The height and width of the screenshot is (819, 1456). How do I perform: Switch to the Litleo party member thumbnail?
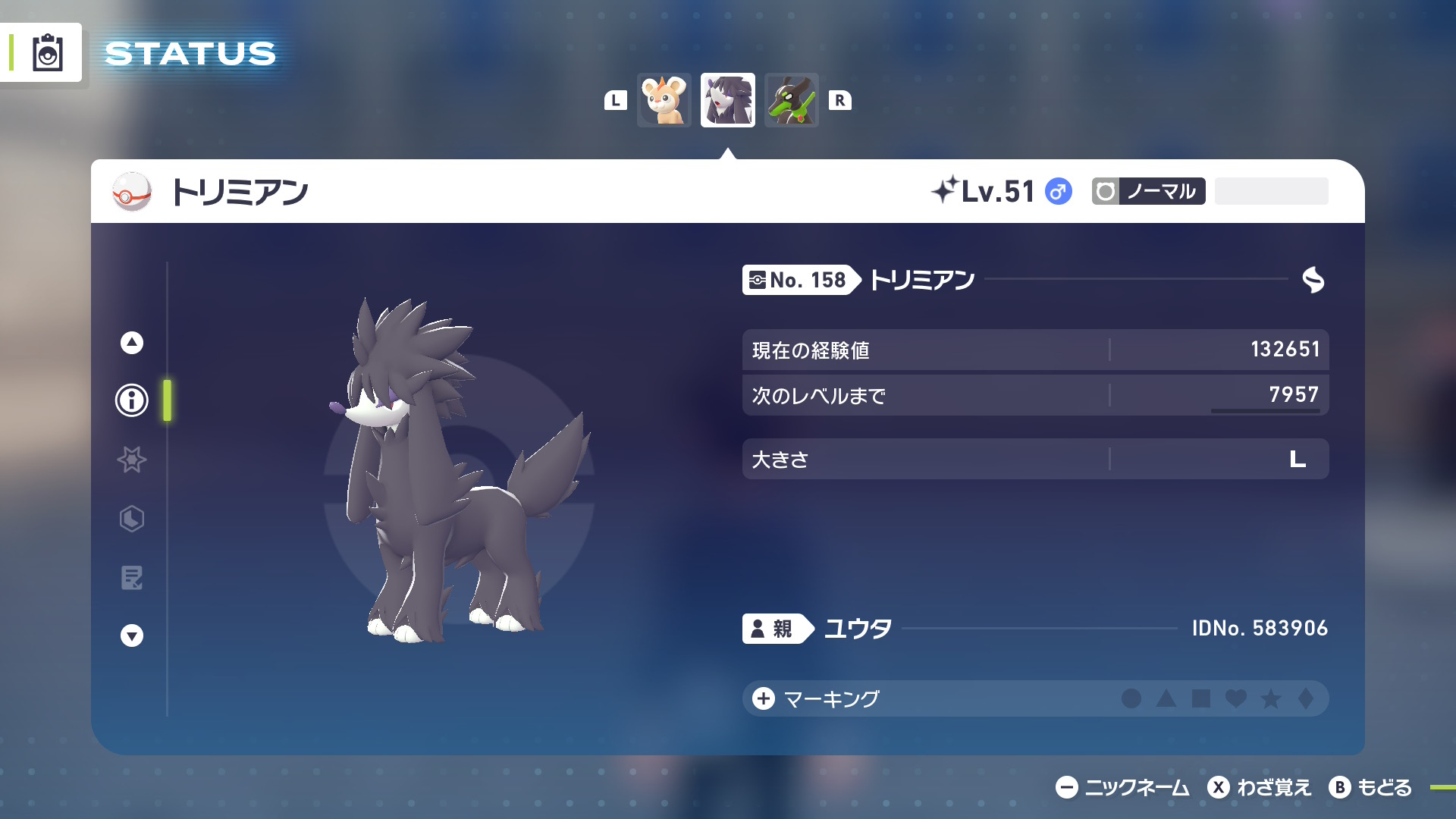coord(664,100)
